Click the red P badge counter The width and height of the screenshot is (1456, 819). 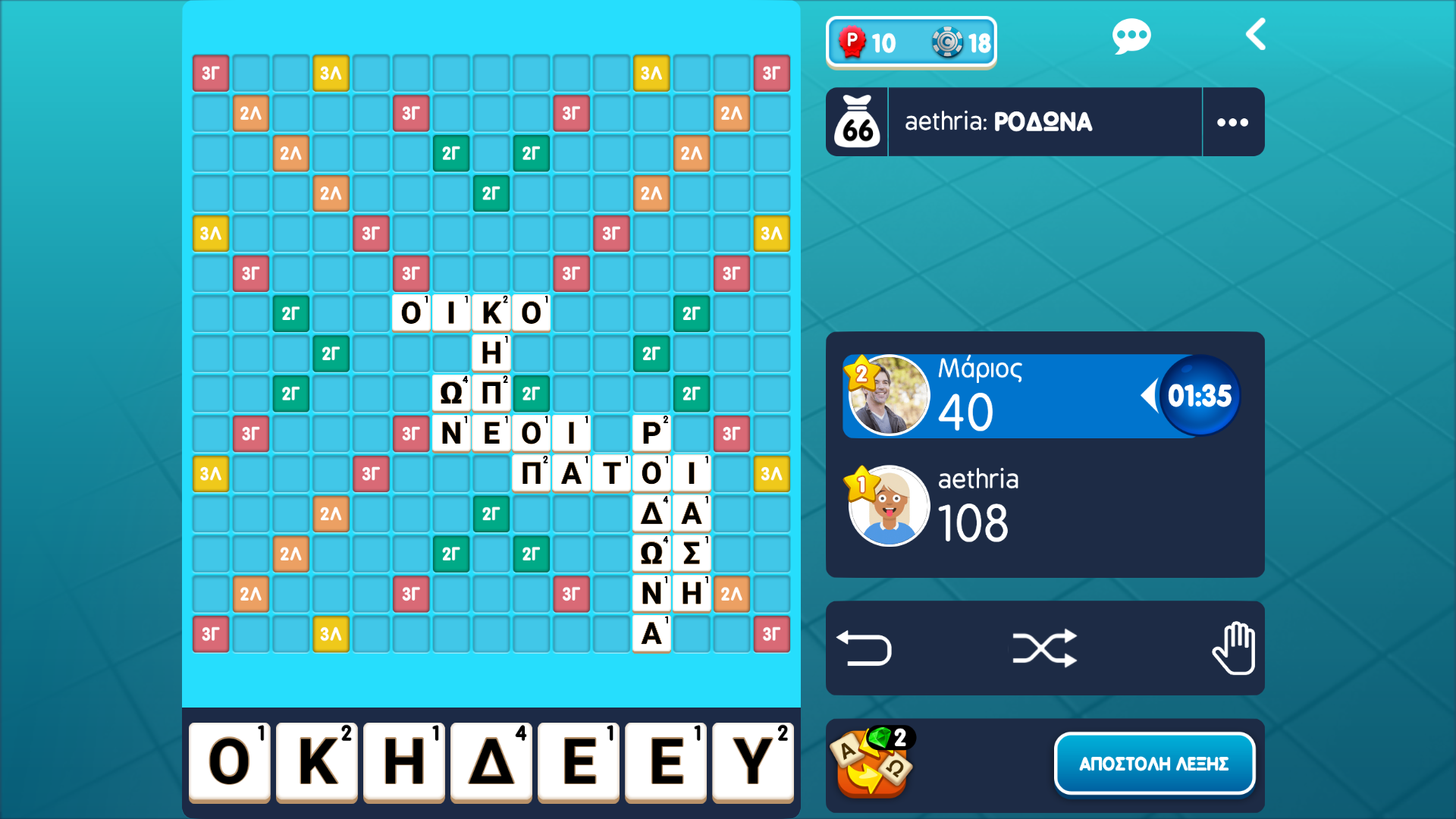point(852,42)
